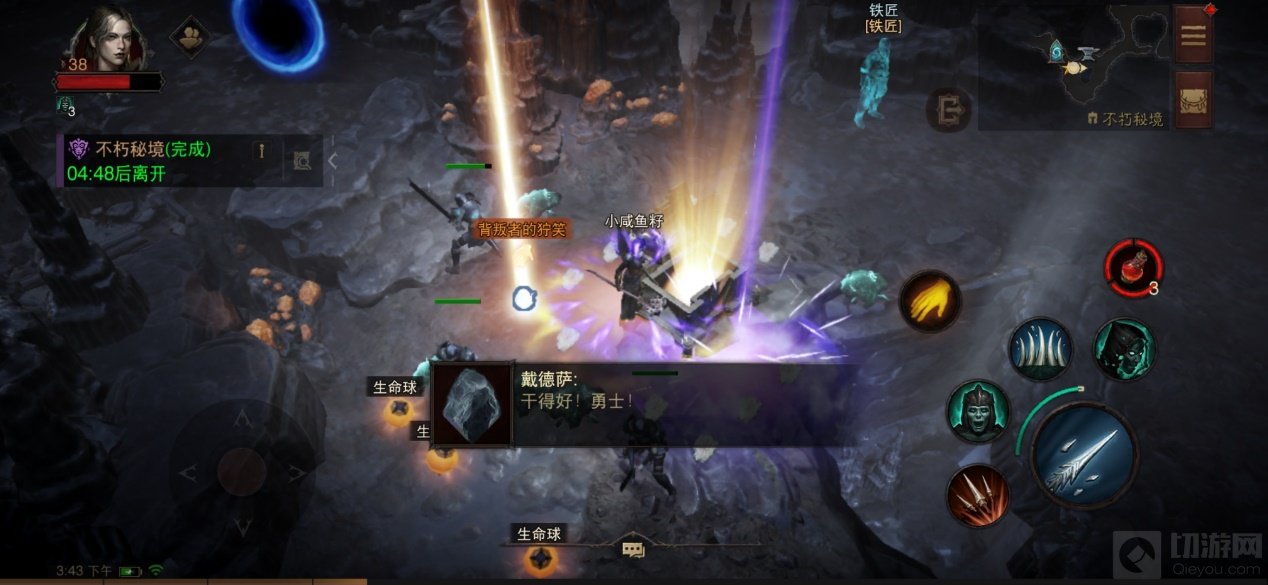Click the 戴德萨 dialogue message box
The height and width of the screenshot is (585, 1268).
tap(640, 404)
